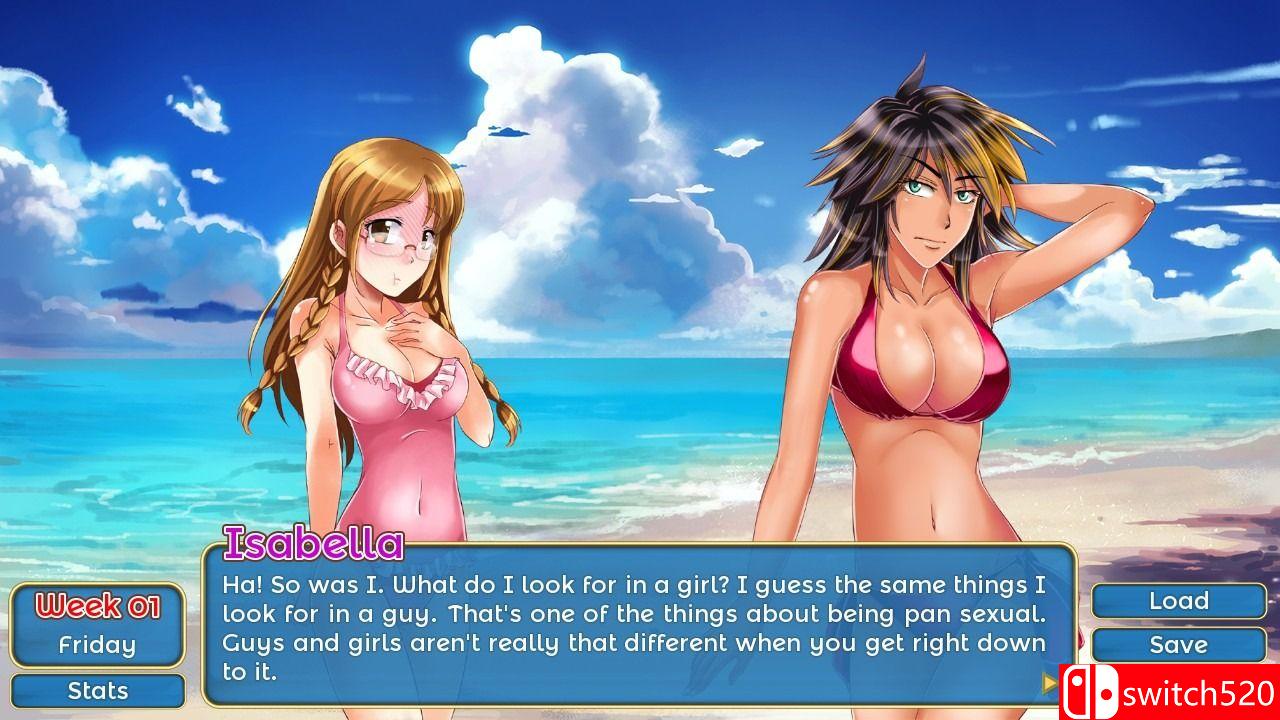Click the gold-bordered sidebar panel
This screenshot has width=1280, height=720.
click(x=96, y=623)
